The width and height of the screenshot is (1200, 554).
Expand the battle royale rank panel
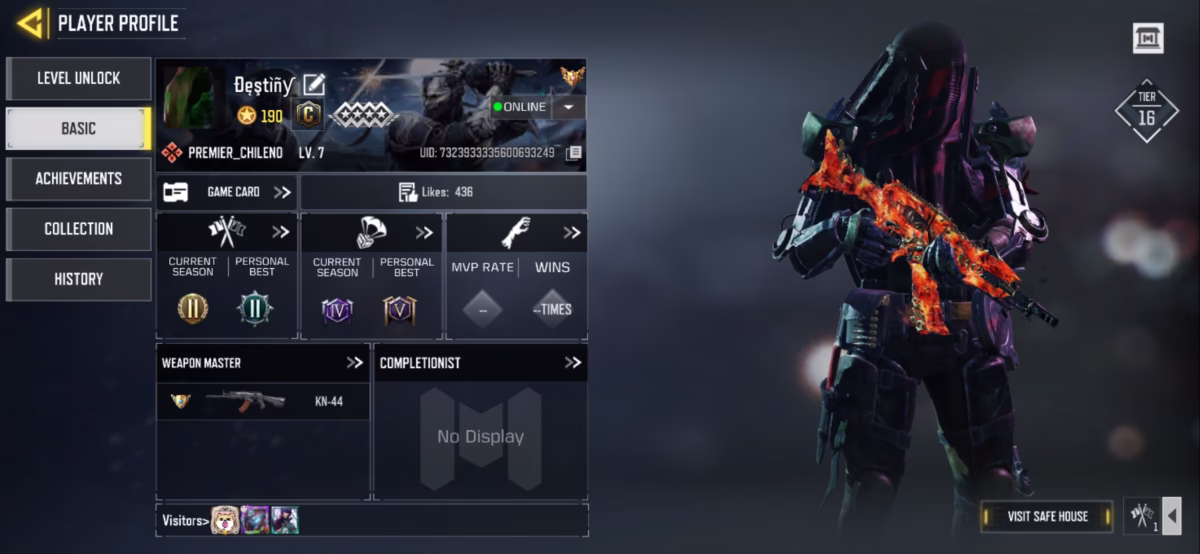click(425, 232)
